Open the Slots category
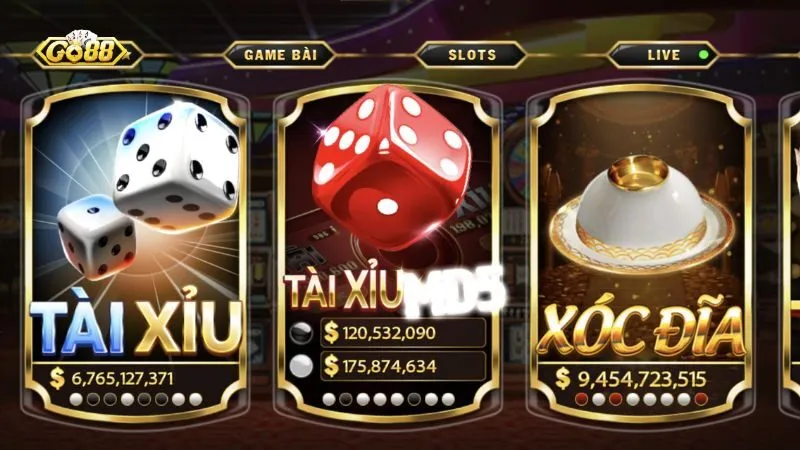 coord(471,55)
